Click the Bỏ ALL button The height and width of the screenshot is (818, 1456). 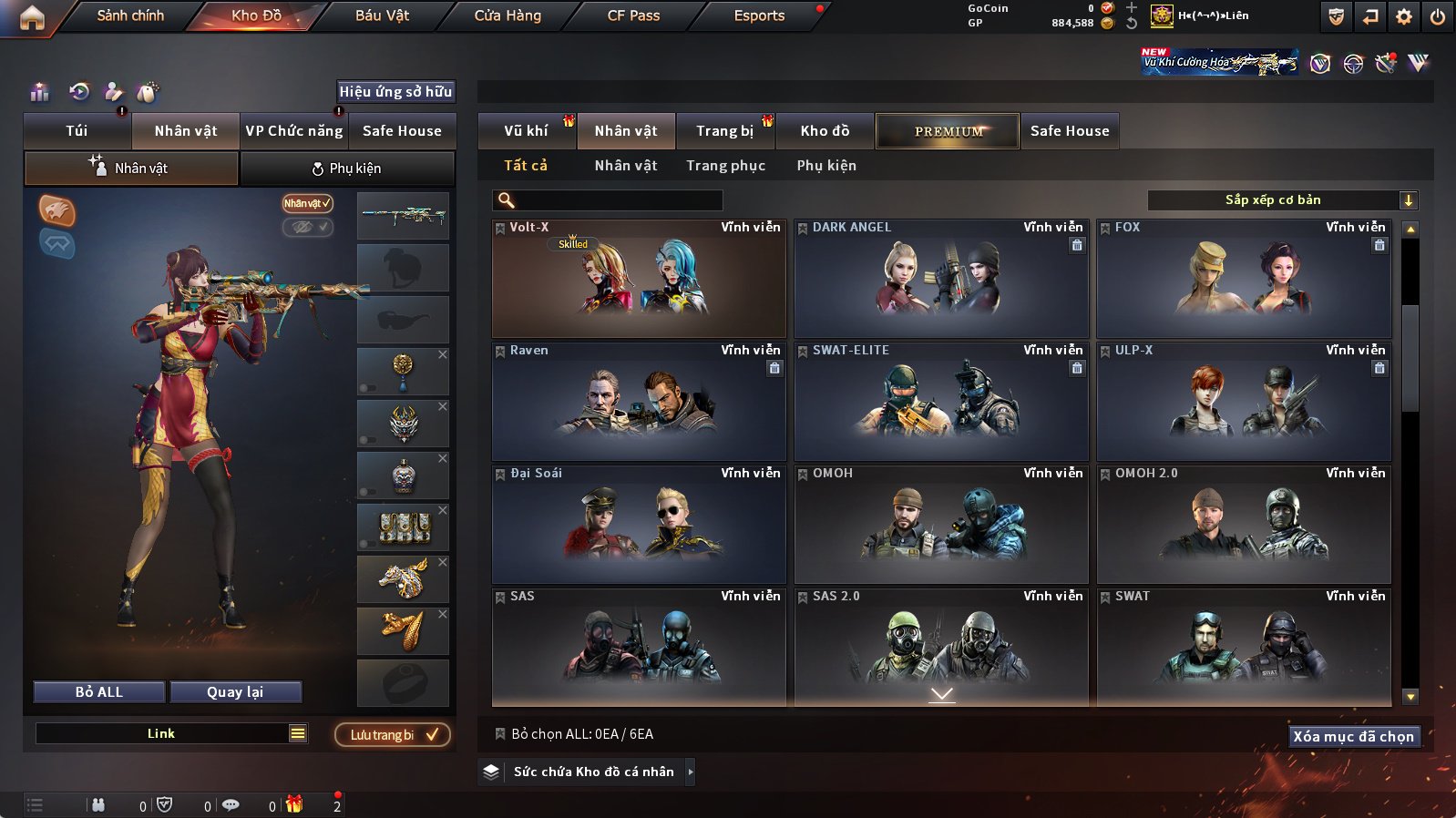point(99,692)
